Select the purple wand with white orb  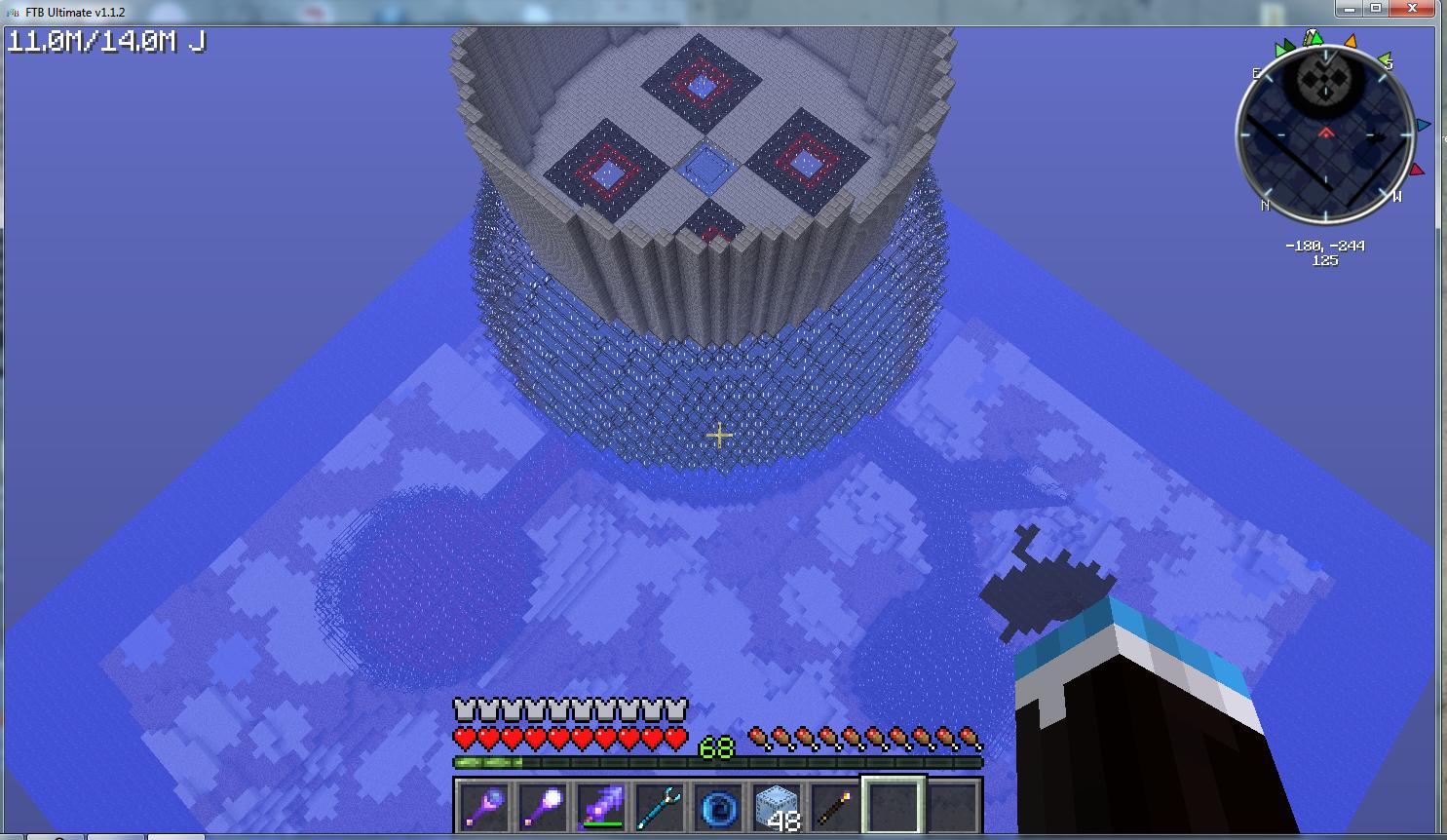[544, 807]
